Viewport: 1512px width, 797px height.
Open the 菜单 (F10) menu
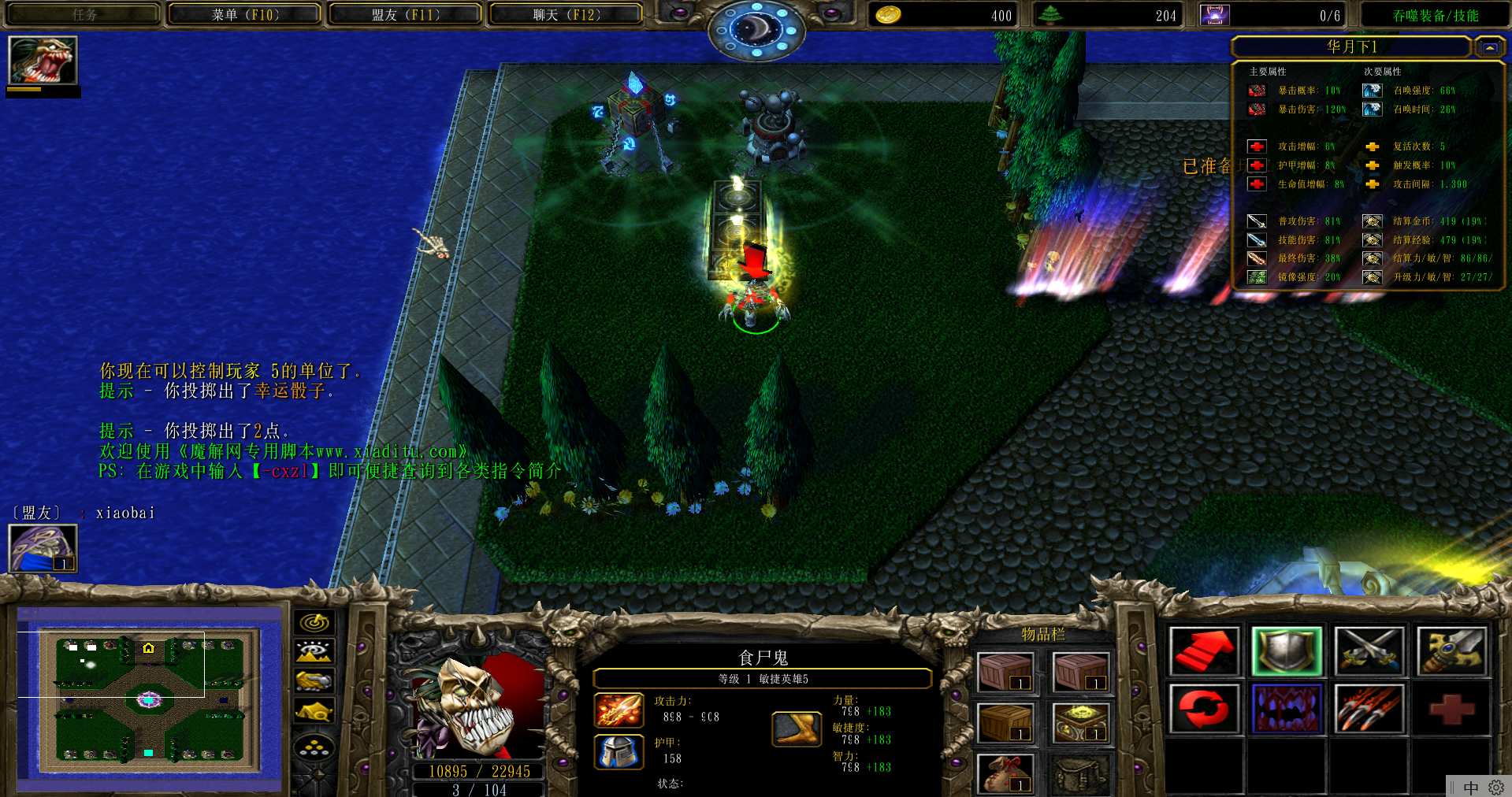click(x=244, y=14)
